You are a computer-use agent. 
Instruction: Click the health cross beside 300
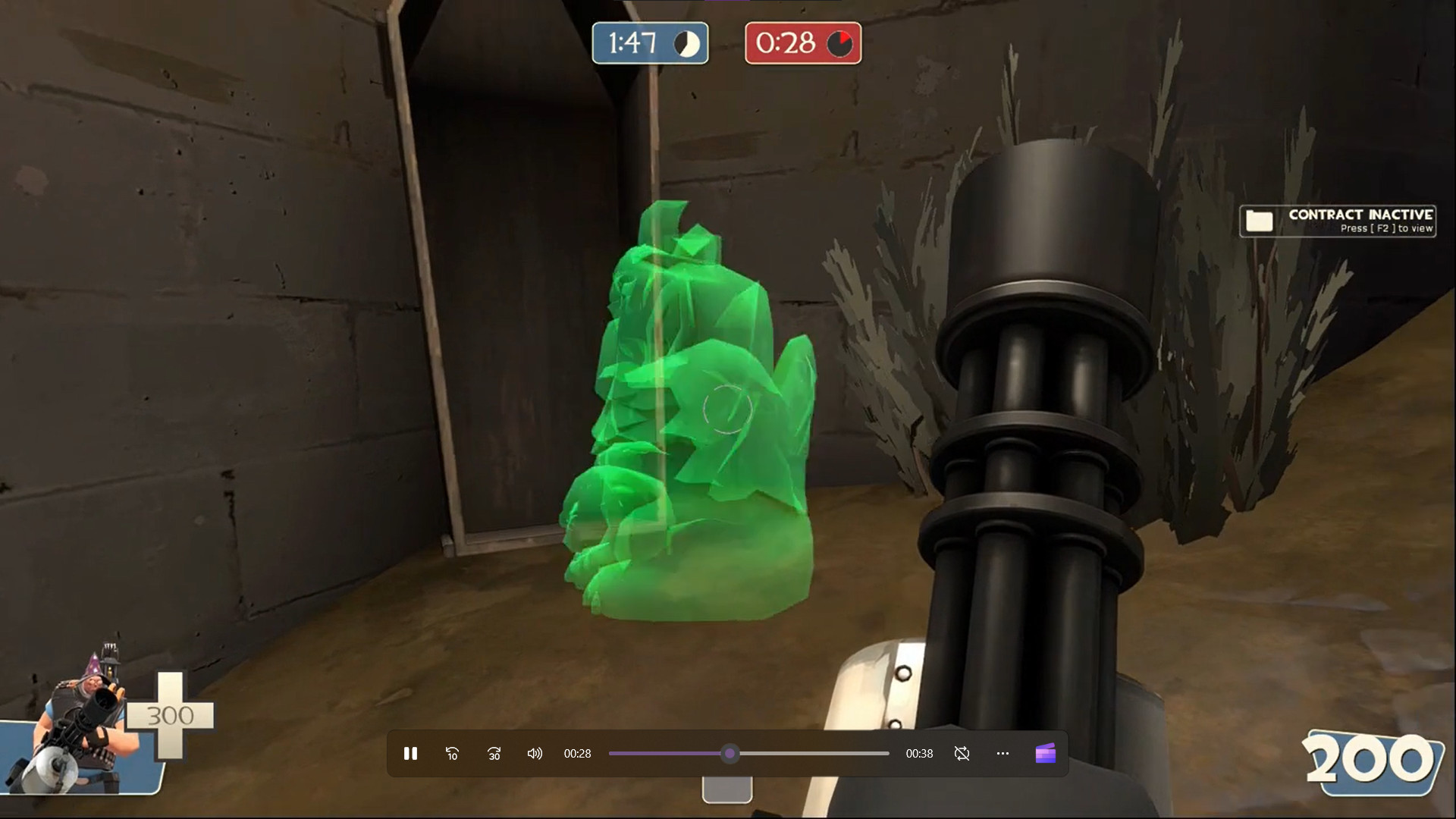(173, 714)
